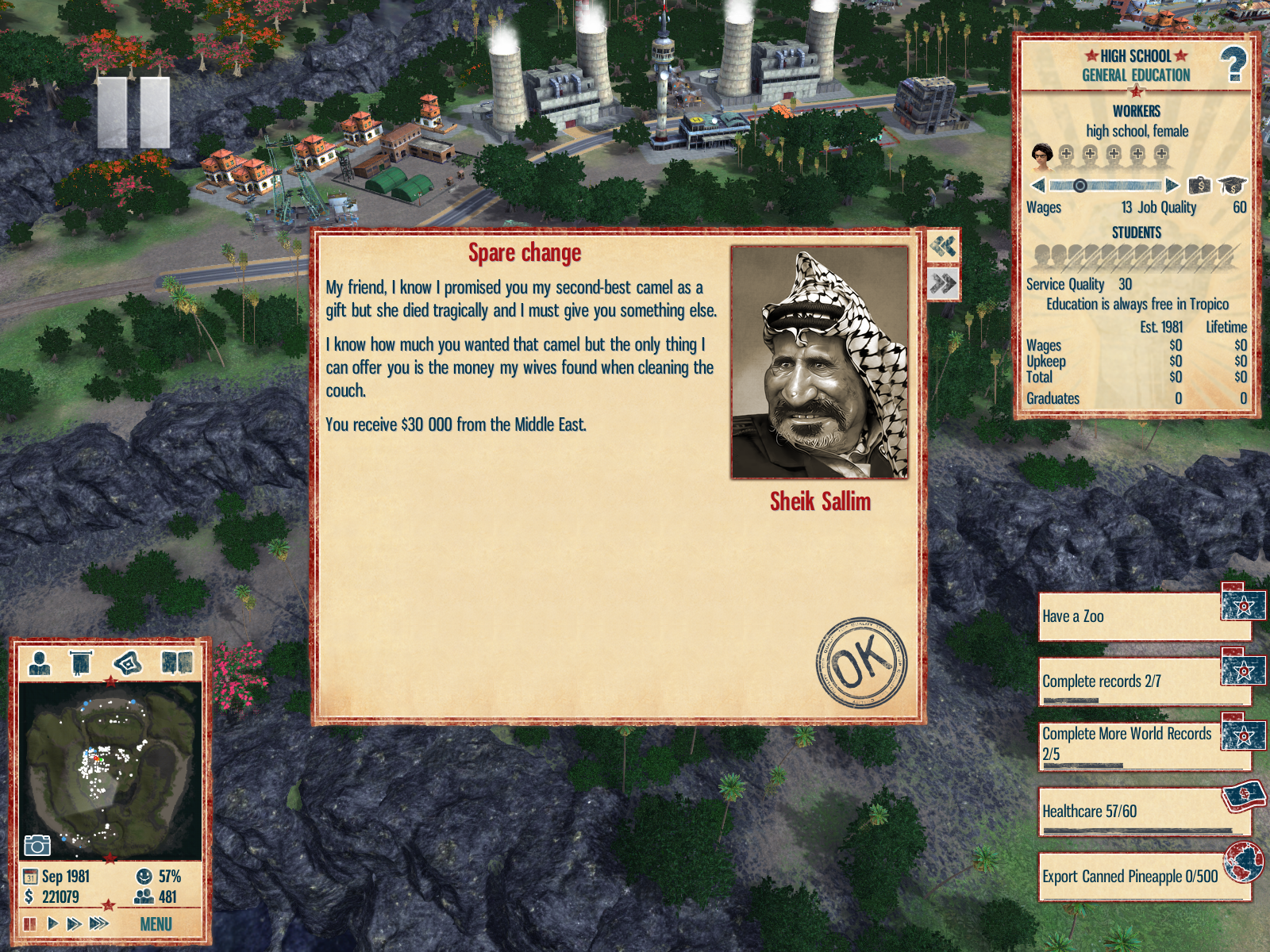This screenshot has width=1270, height=952.
Task: Open the almanac book icon
Action: 177,662
